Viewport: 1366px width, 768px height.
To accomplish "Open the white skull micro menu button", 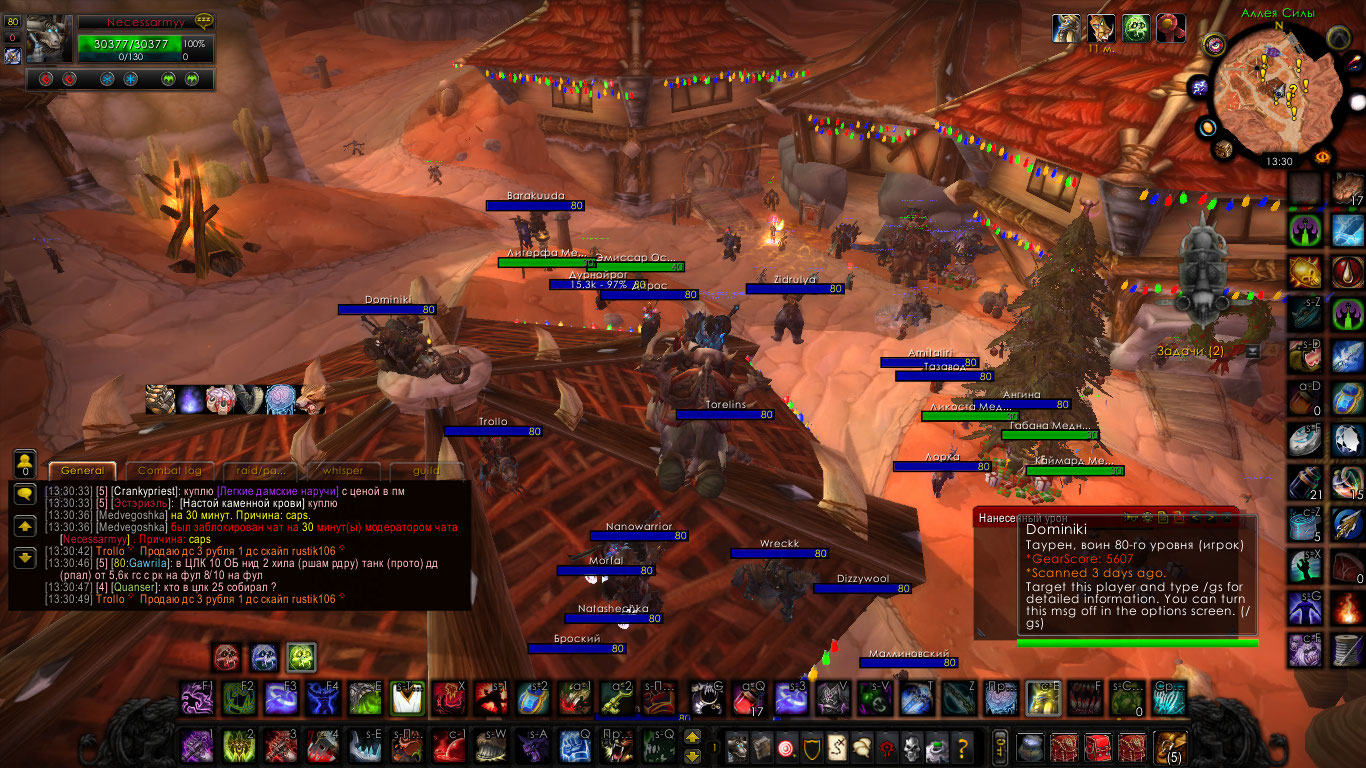I will (911, 746).
